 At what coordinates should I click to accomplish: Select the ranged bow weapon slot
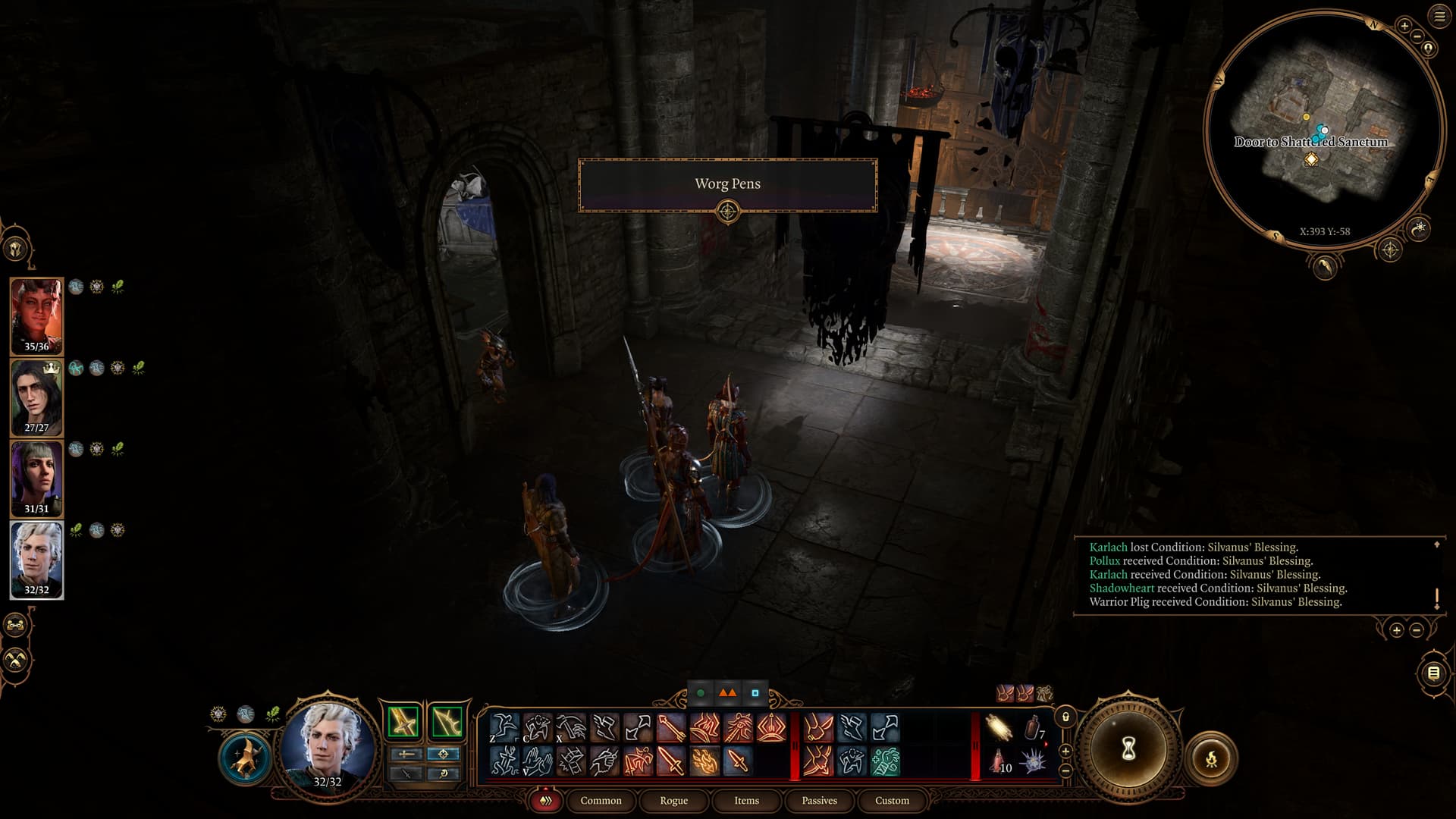(447, 721)
